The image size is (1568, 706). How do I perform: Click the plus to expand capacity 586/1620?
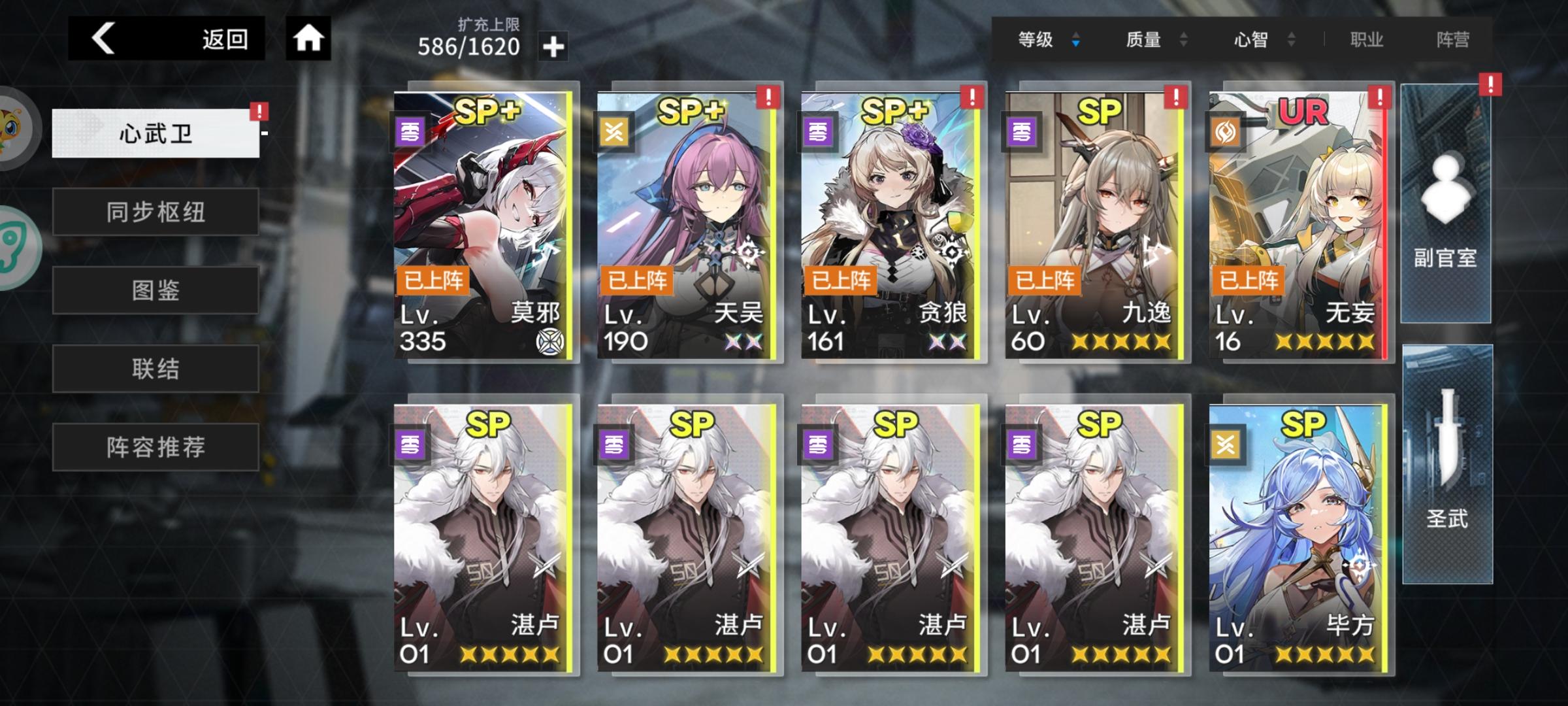coord(553,46)
